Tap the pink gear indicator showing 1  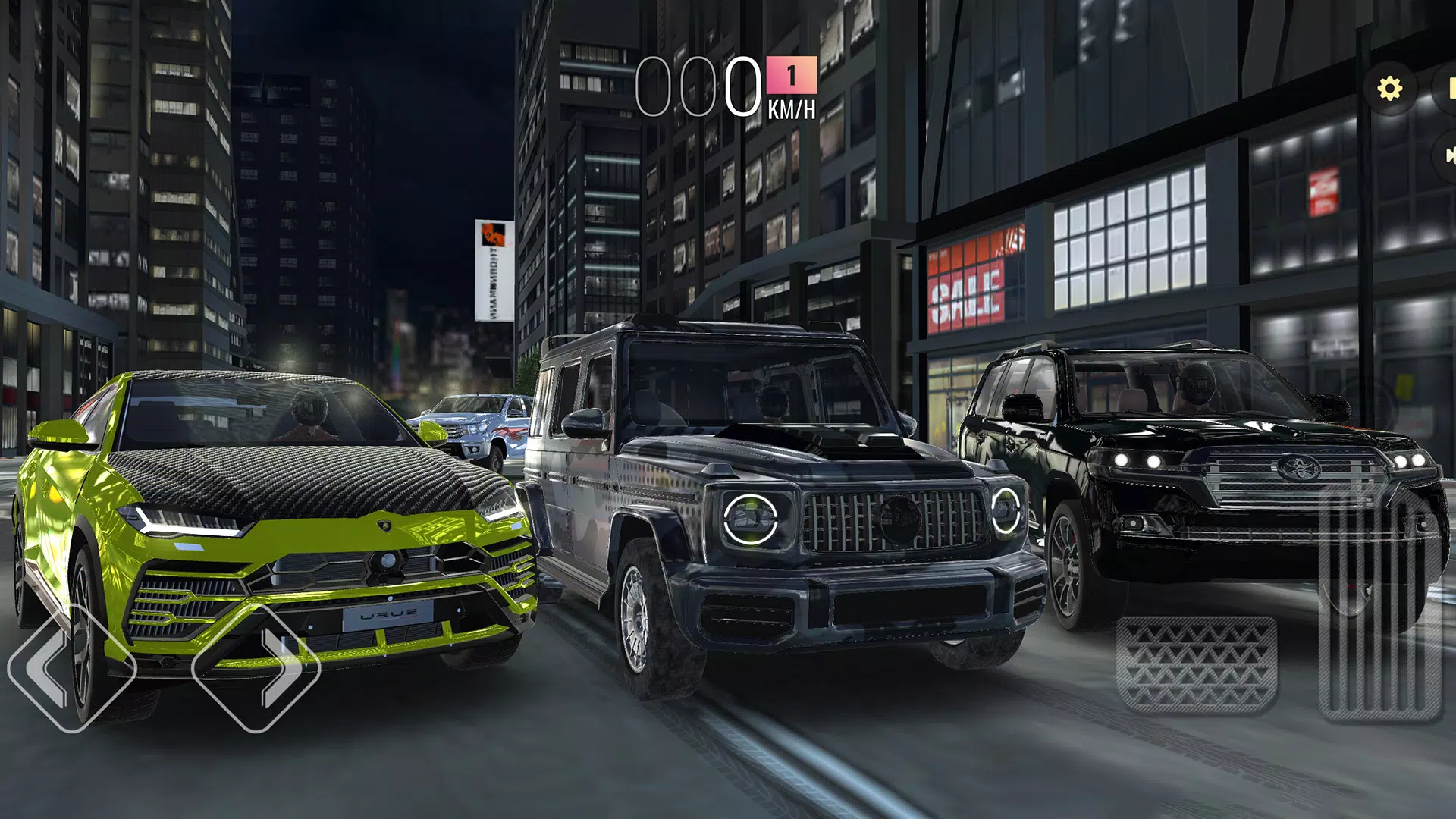click(x=790, y=75)
